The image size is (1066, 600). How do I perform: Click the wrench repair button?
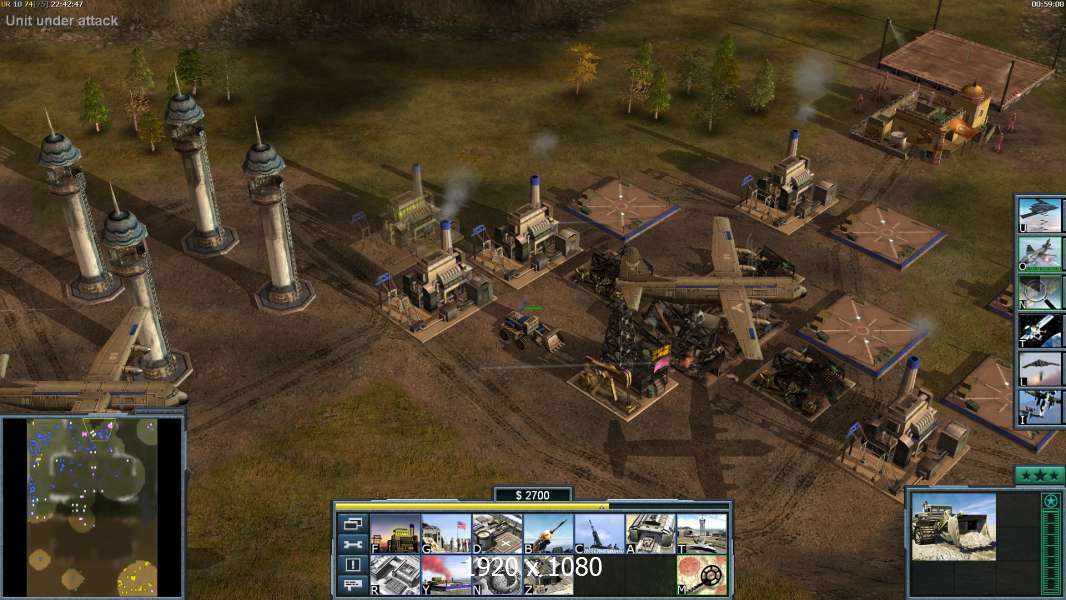pos(352,544)
